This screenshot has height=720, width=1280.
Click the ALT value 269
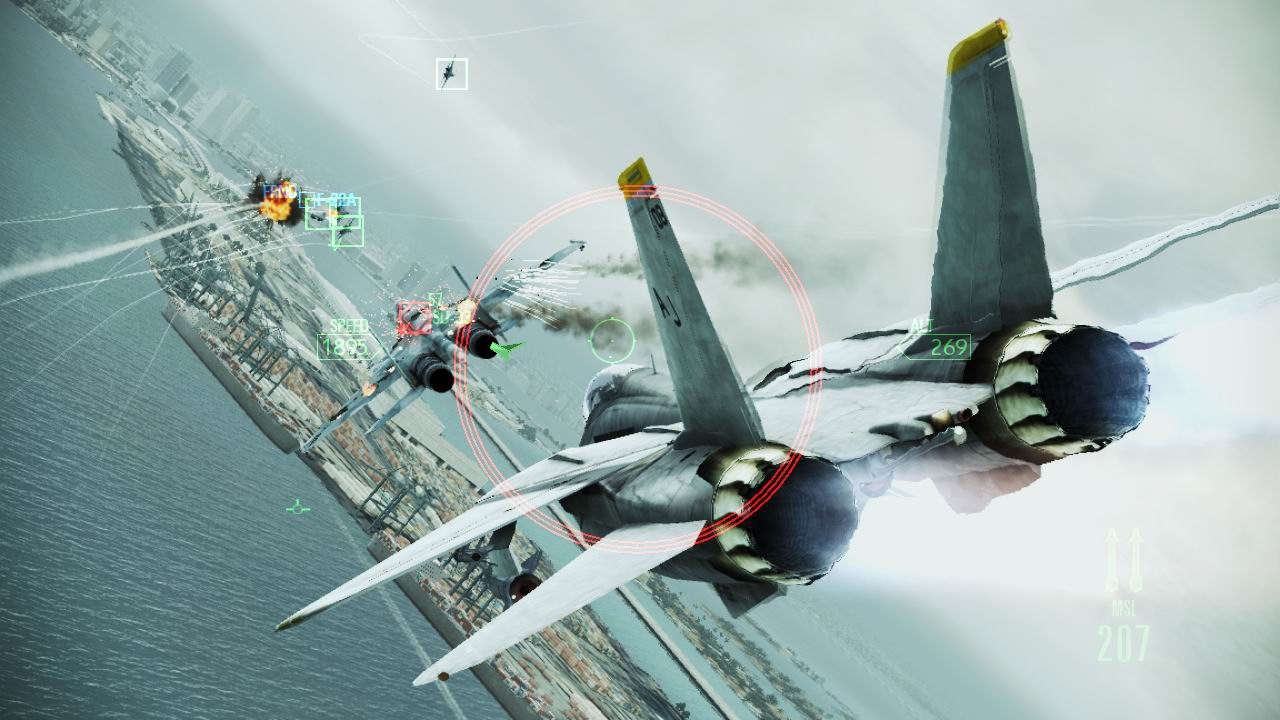(948, 347)
